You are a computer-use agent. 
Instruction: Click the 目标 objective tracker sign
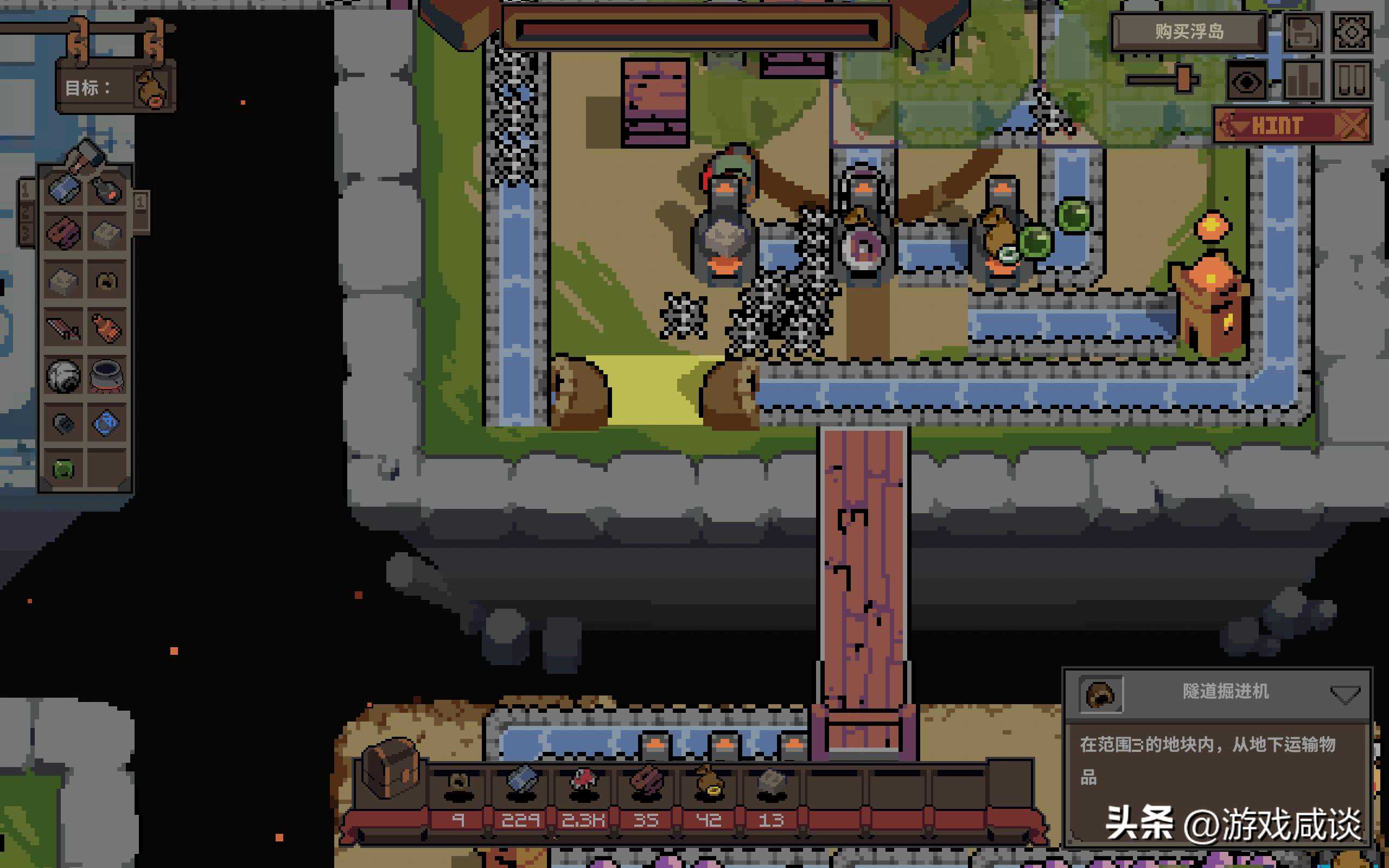click(116, 88)
